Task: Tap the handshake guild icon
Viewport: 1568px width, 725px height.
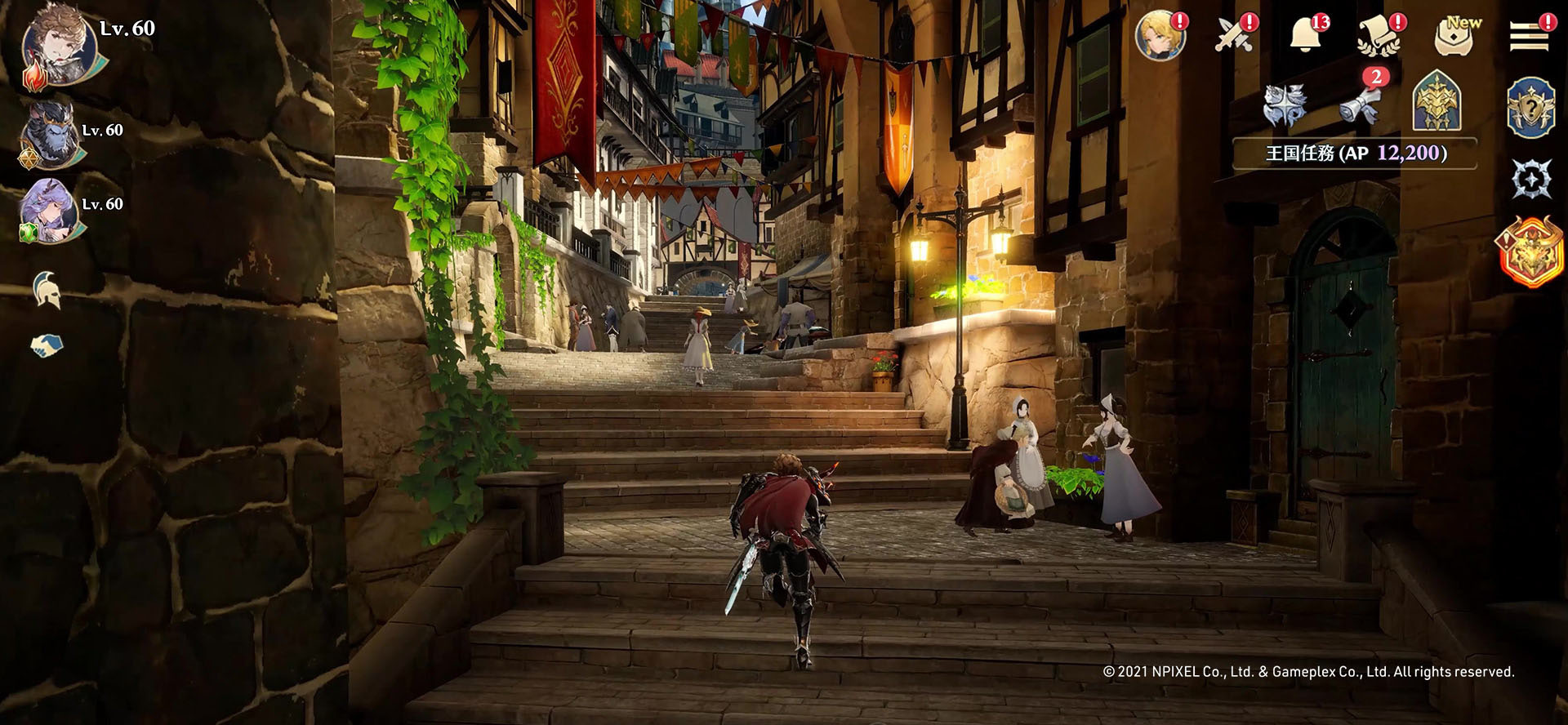Action: click(x=47, y=345)
